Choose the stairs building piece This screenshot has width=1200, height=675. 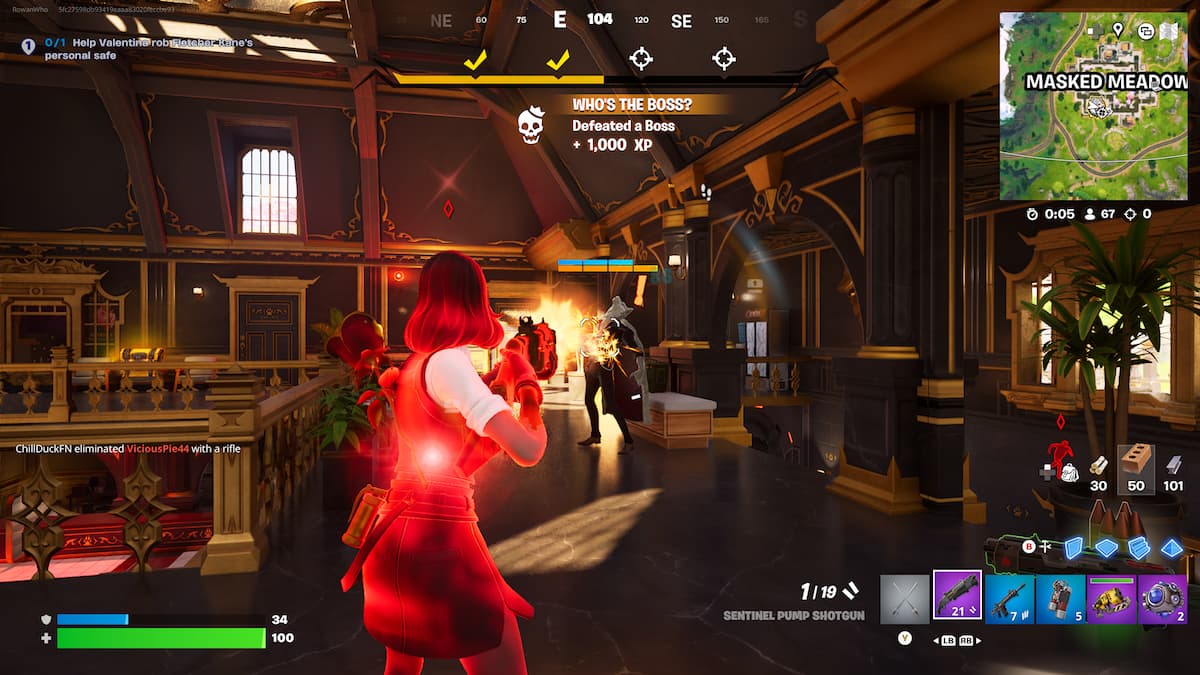click(x=1138, y=547)
